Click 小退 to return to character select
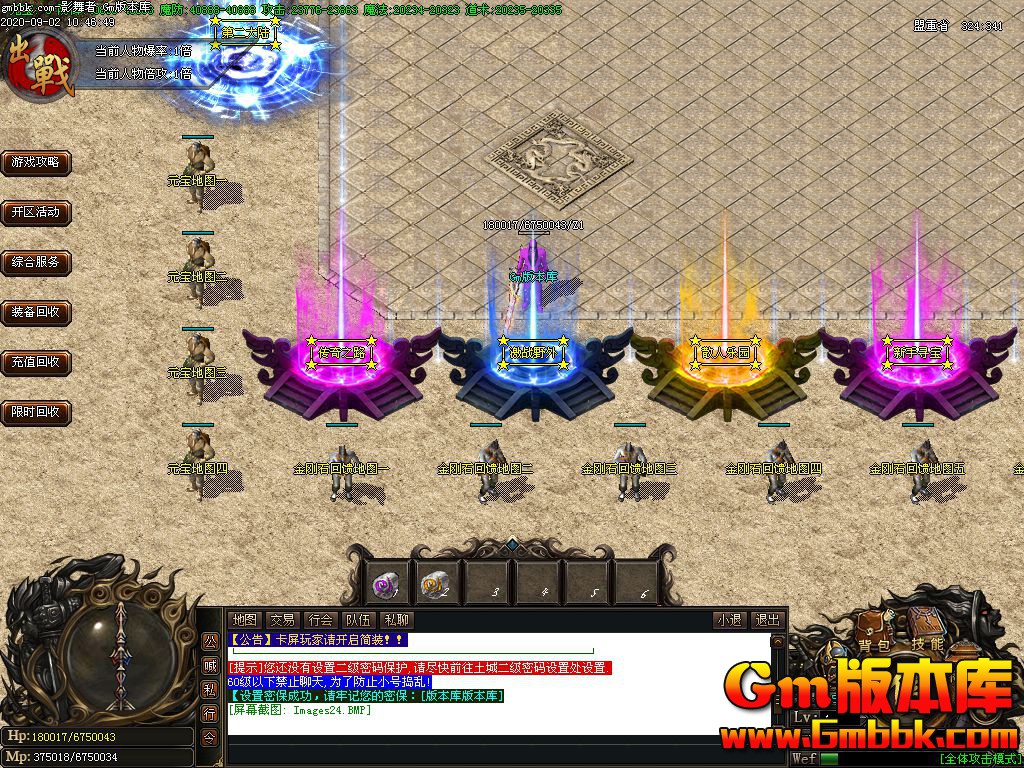The height and width of the screenshot is (768, 1024). (x=729, y=620)
